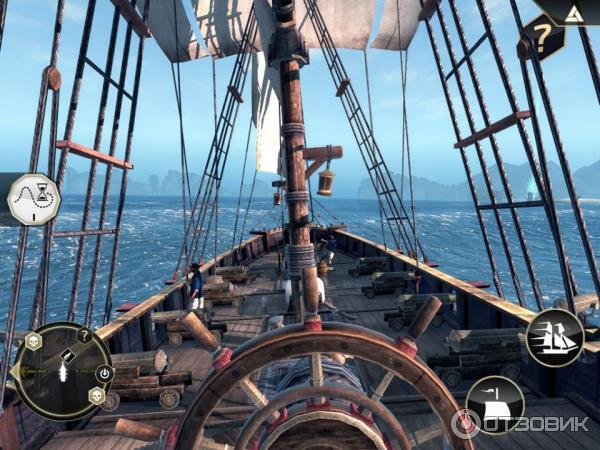Tap the single sail with flag button
600x450 pixels.
494,402
